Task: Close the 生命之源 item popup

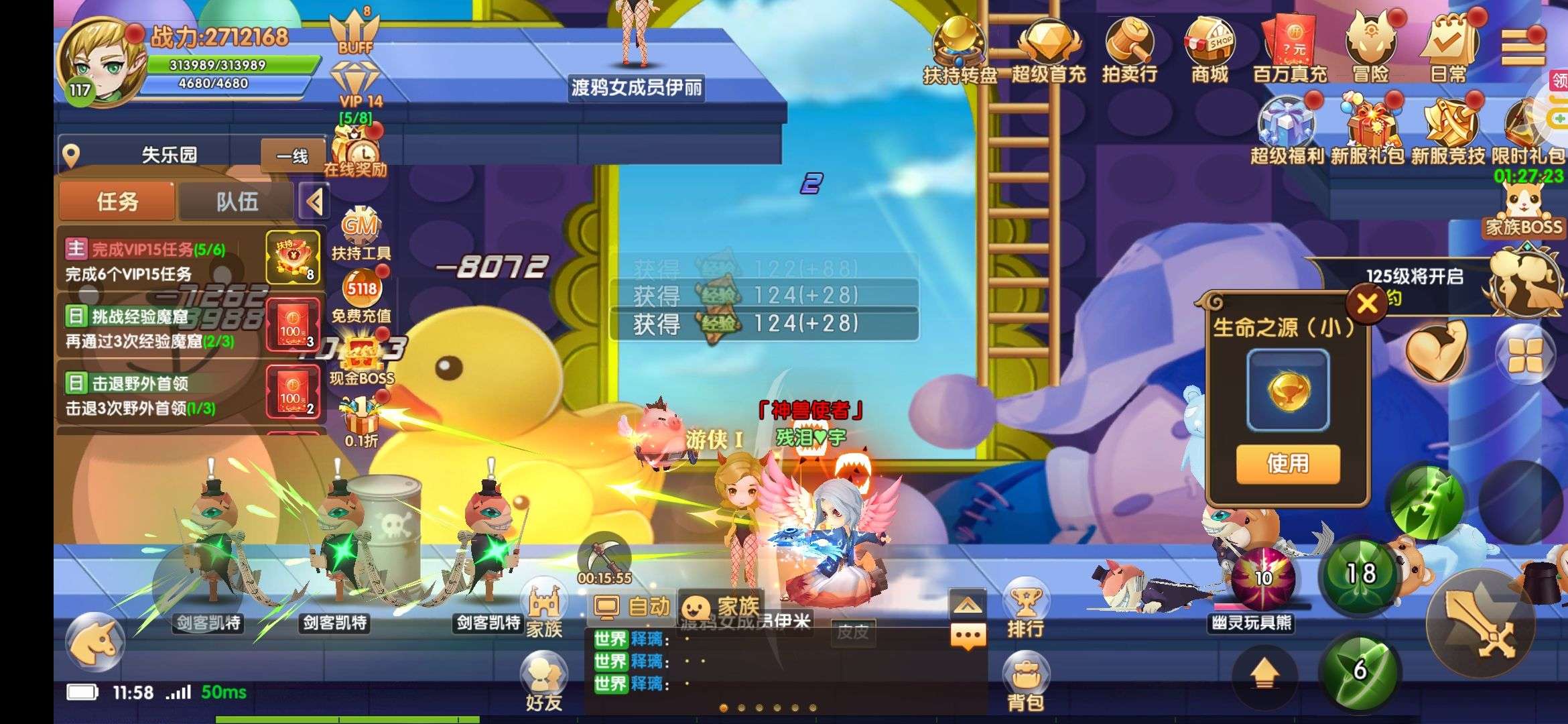Action: click(1367, 304)
